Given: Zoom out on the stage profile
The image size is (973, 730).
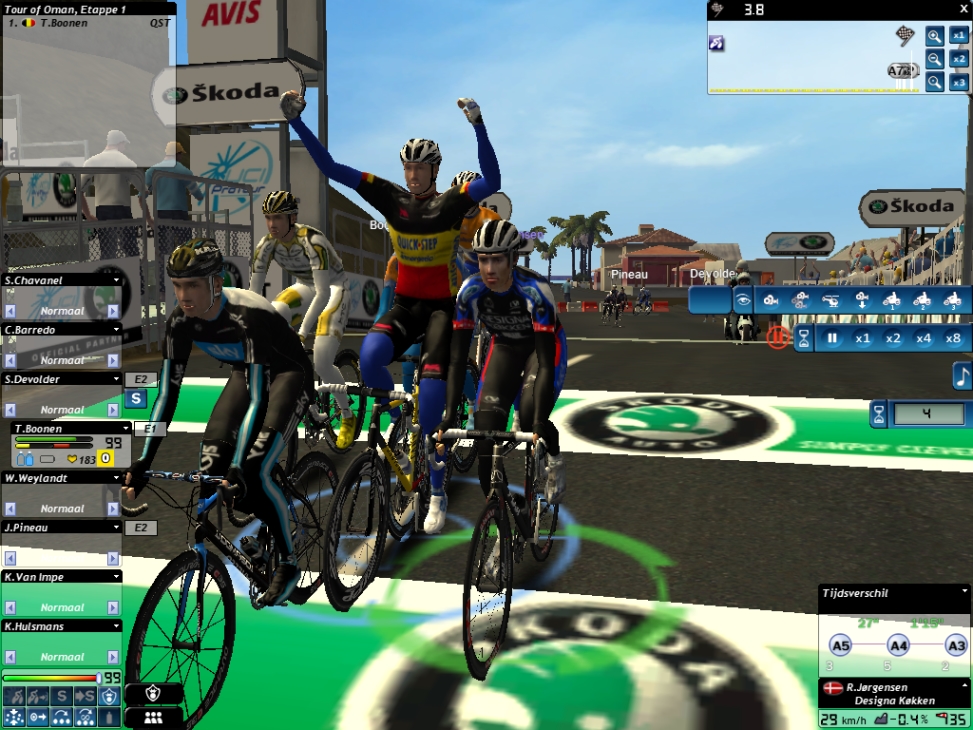Looking at the screenshot, I should [x=934, y=59].
